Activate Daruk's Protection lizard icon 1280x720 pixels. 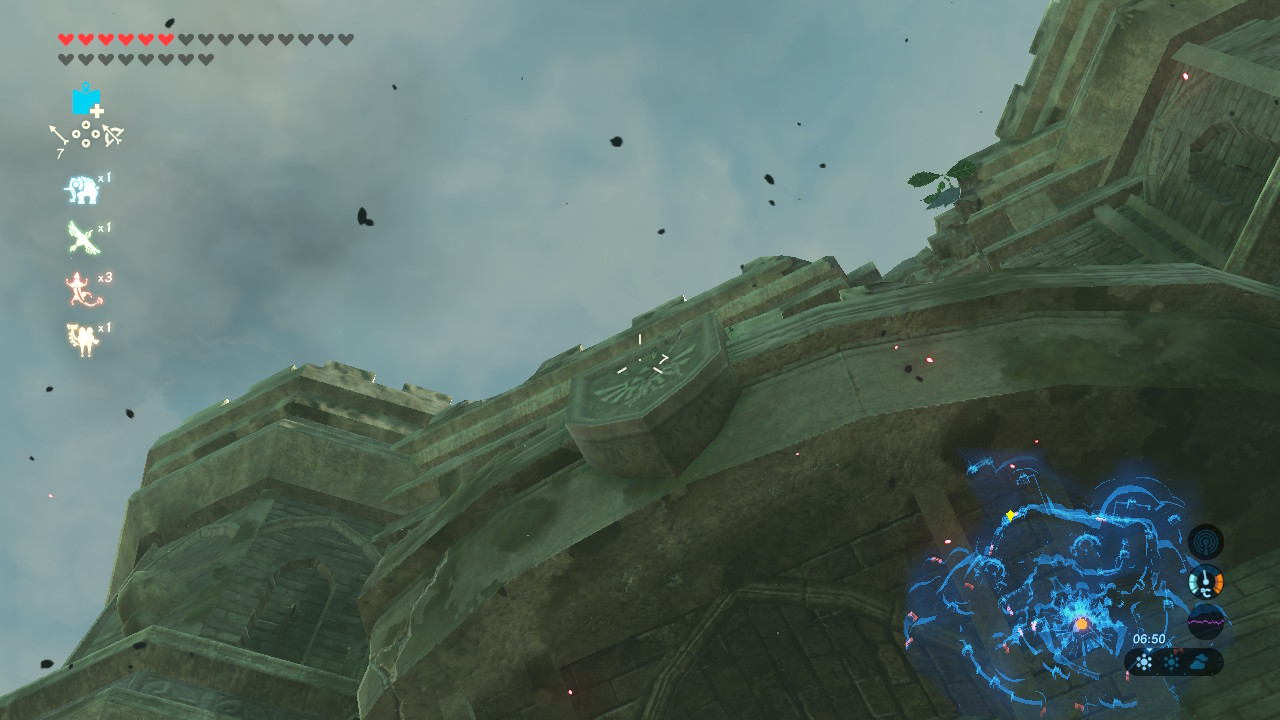tap(81, 290)
